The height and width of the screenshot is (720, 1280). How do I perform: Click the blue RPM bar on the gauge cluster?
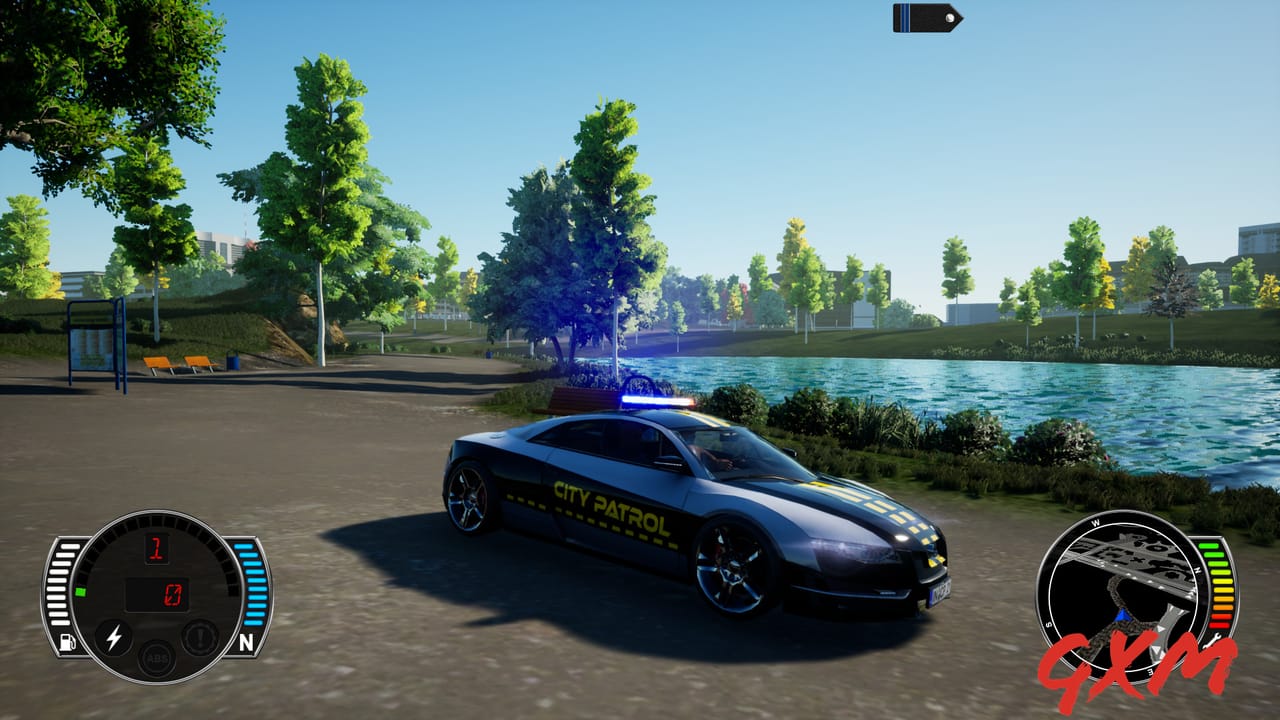pyautogui.click(x=251, y=584)
